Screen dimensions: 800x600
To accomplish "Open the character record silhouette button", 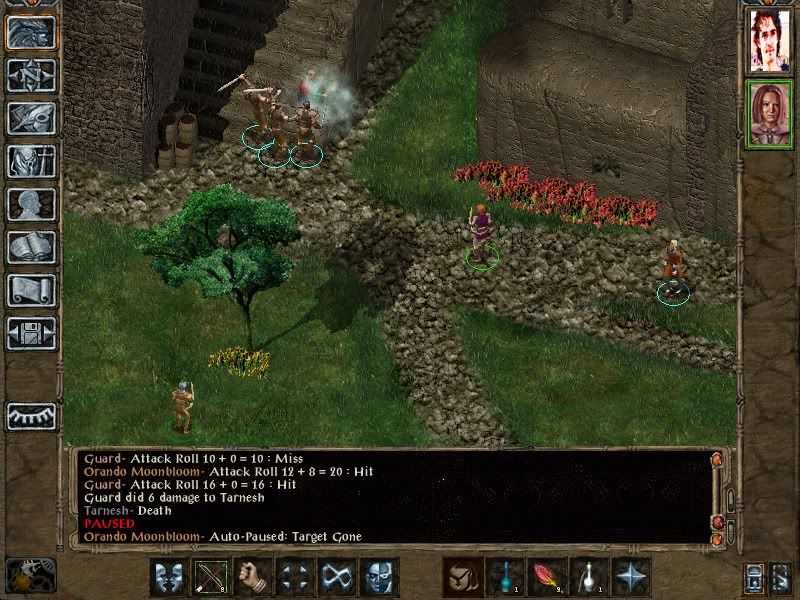I will pyautogui.click(x=31, y=204).
